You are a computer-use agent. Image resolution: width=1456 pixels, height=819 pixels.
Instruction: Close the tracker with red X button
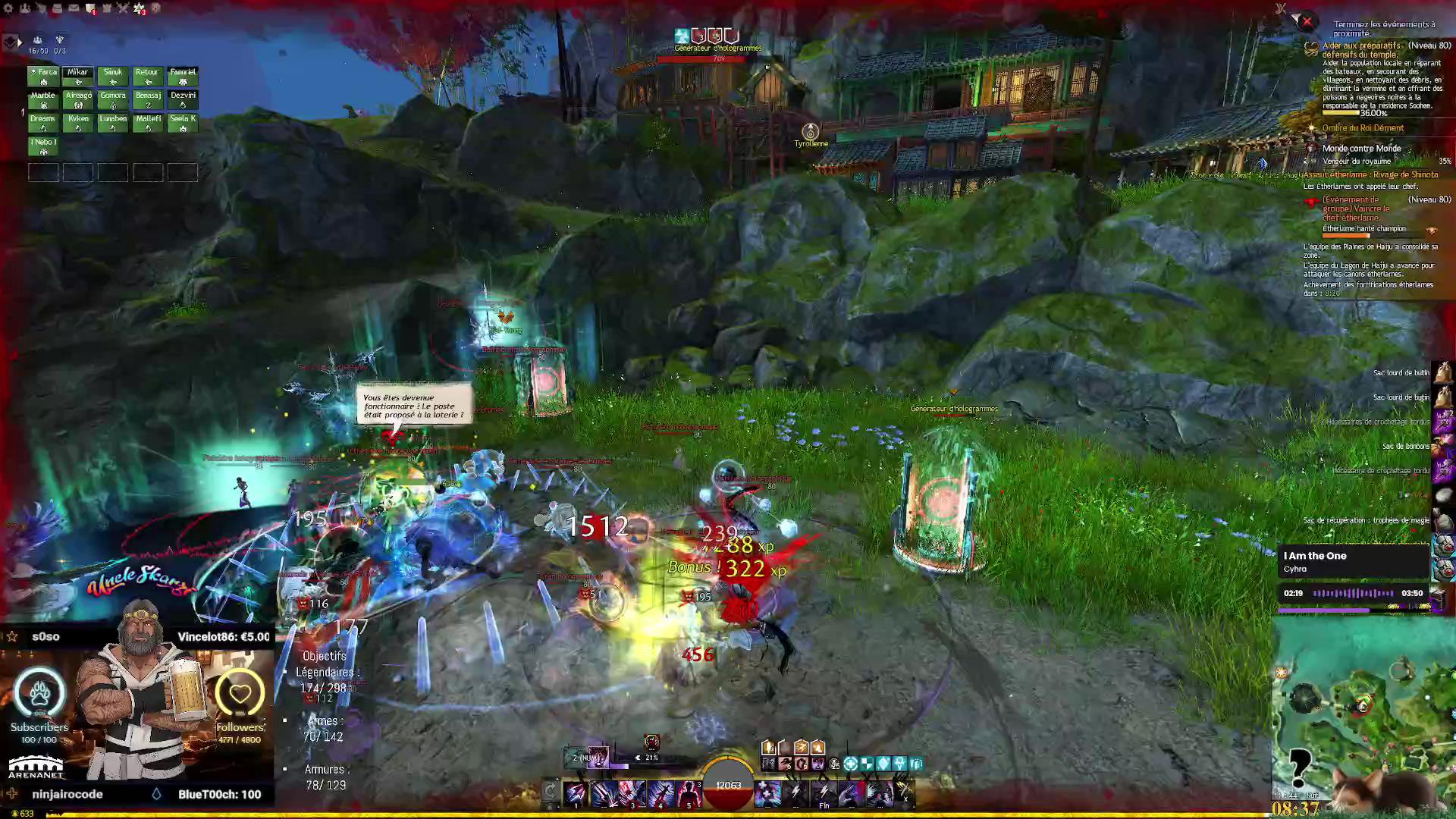(1307, 22)
